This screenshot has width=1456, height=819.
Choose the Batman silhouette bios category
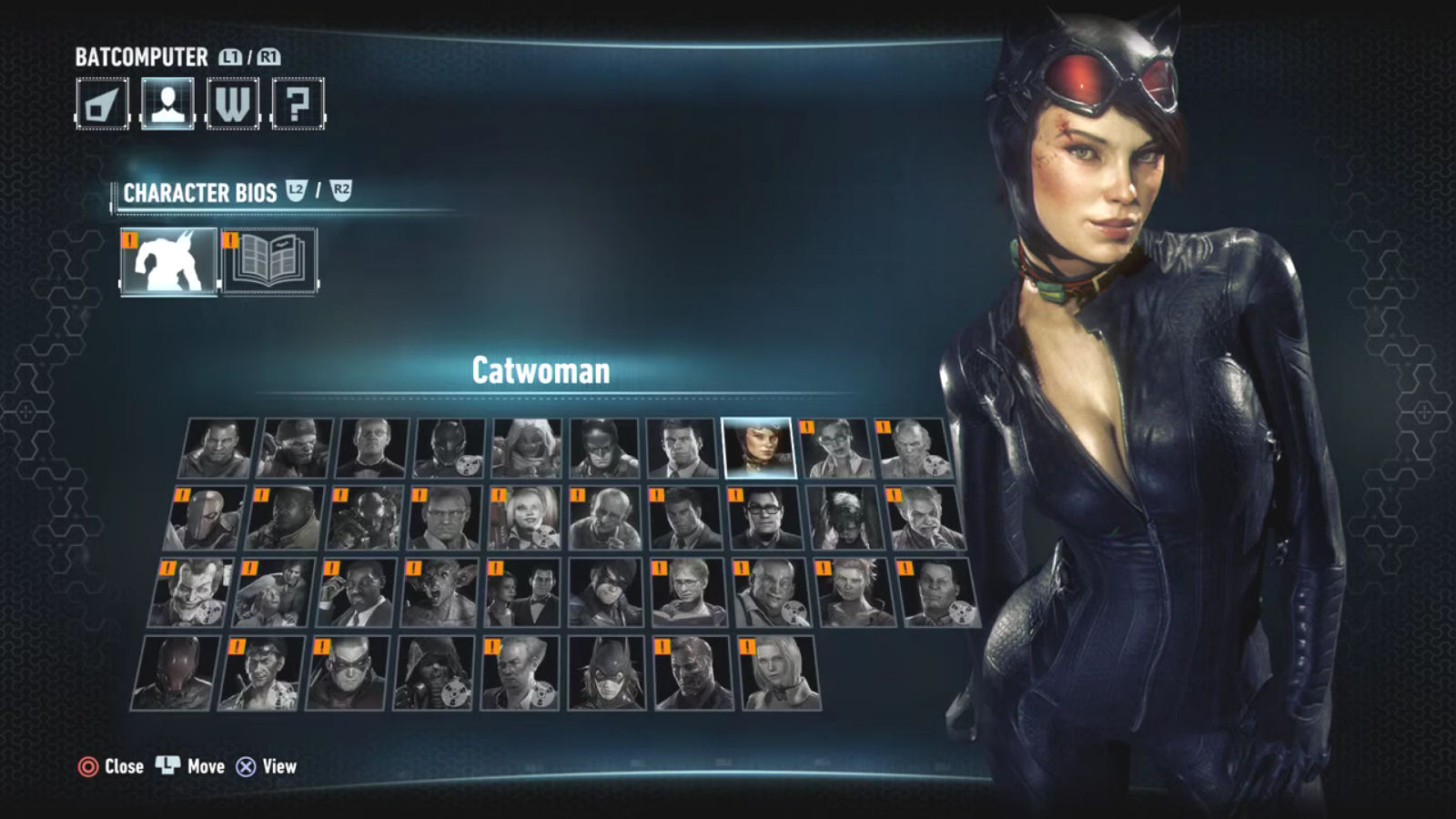coord(169,261)
